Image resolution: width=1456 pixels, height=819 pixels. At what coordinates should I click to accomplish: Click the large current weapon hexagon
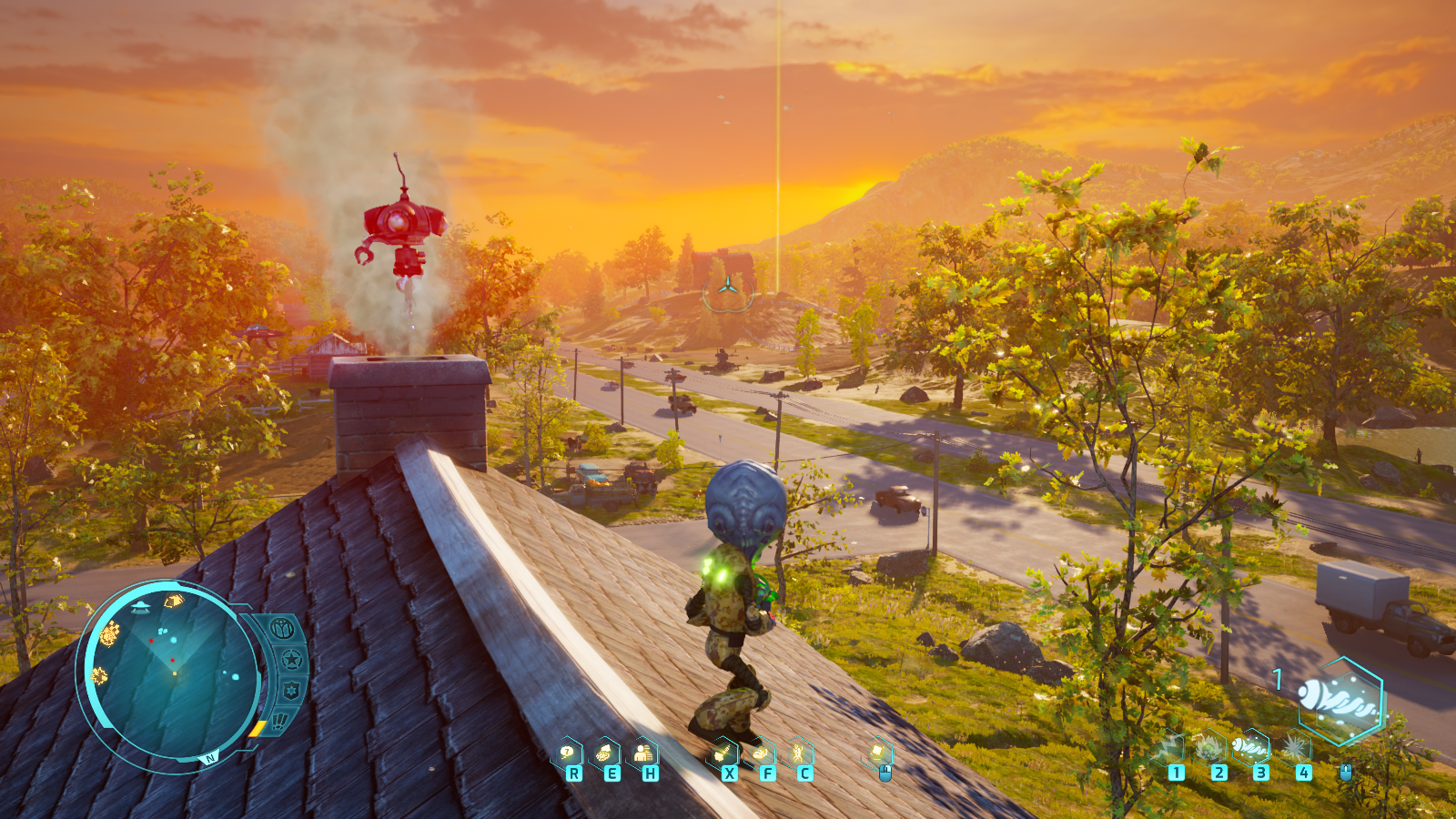click(1341, 701)
